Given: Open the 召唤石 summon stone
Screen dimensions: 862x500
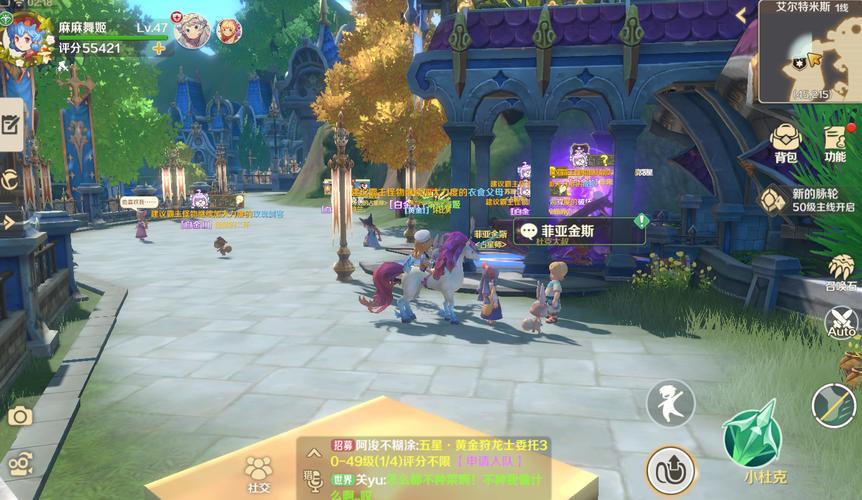Looking at the screenshot, I should point(842,270).
